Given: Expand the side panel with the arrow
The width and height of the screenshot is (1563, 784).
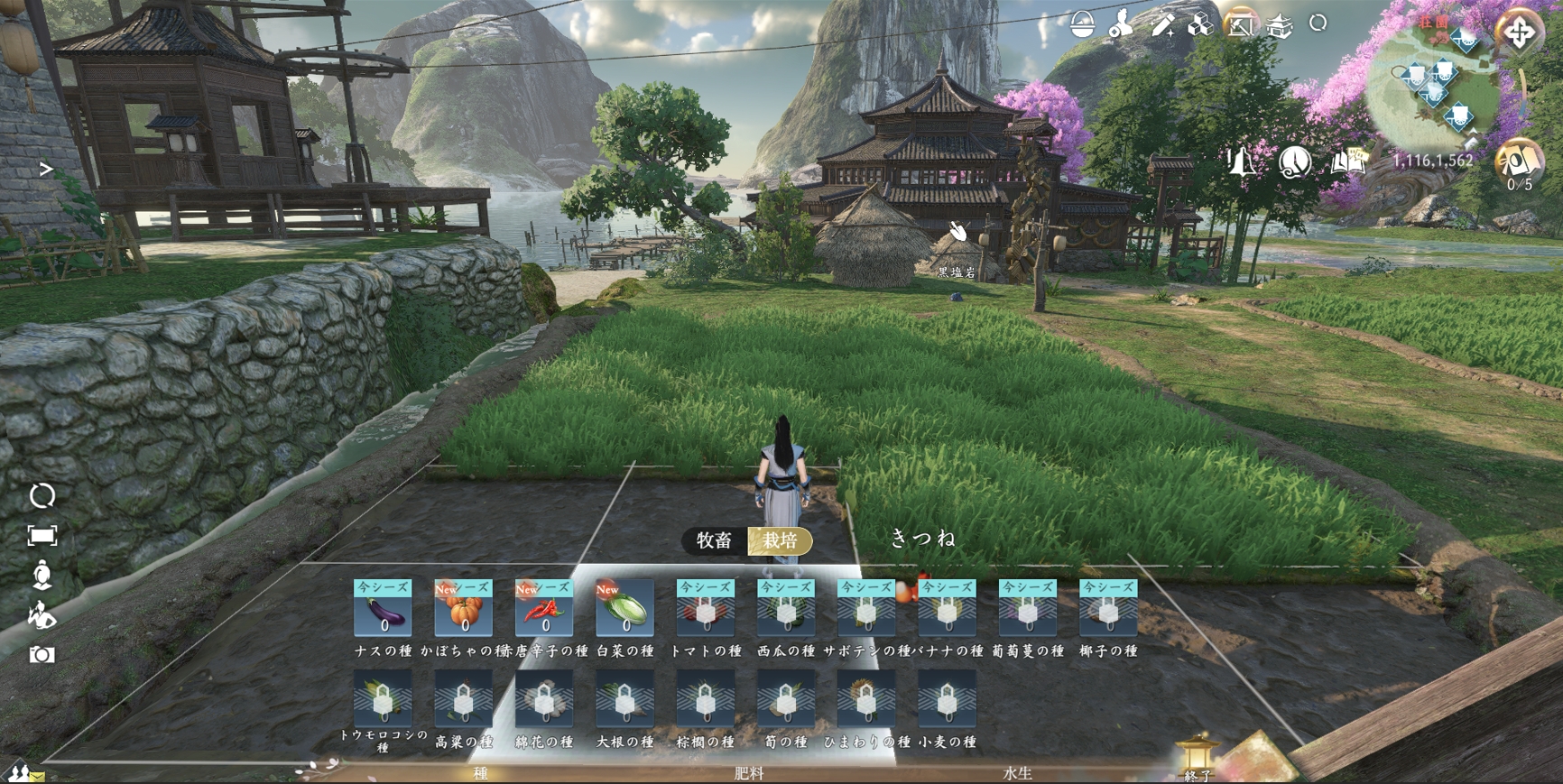Looking at the screenshot, I should pos(46,170).
